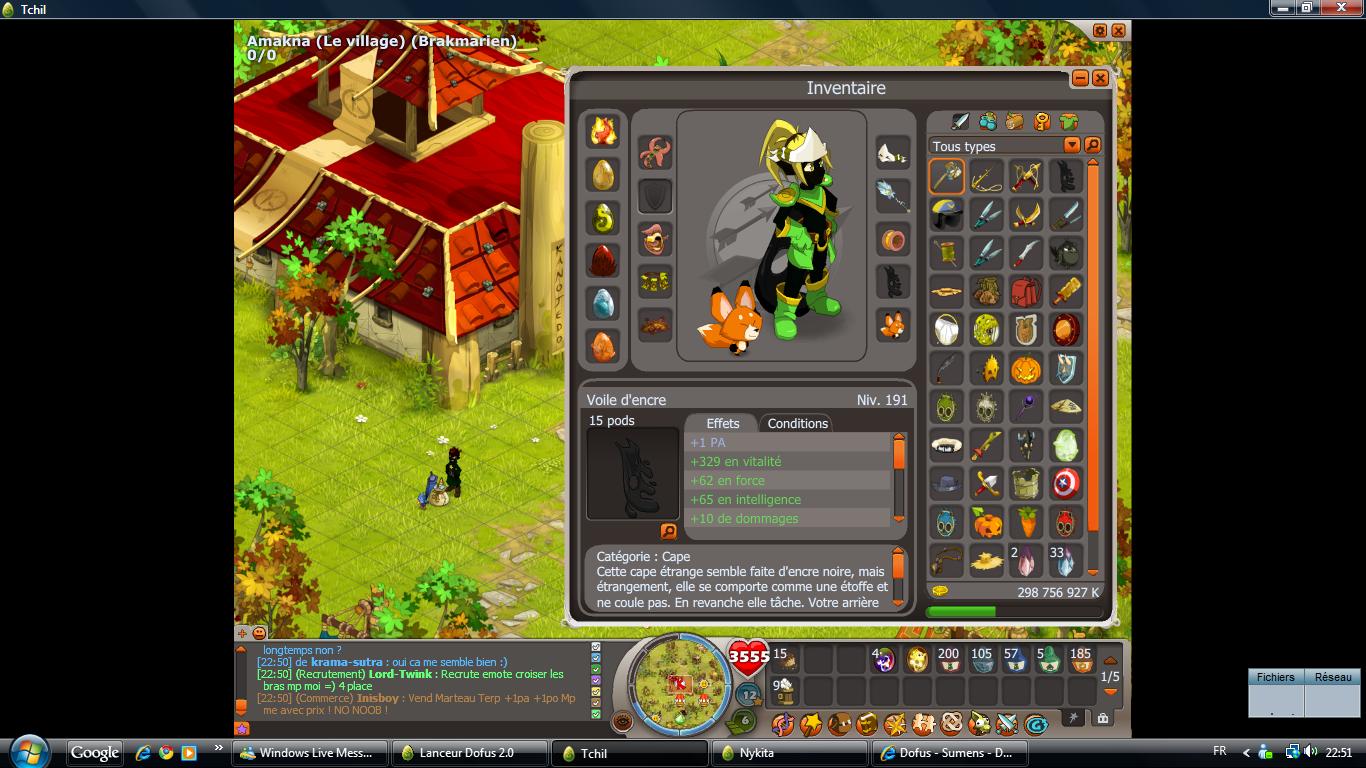Select the Effets tab

tap(722, 423)
